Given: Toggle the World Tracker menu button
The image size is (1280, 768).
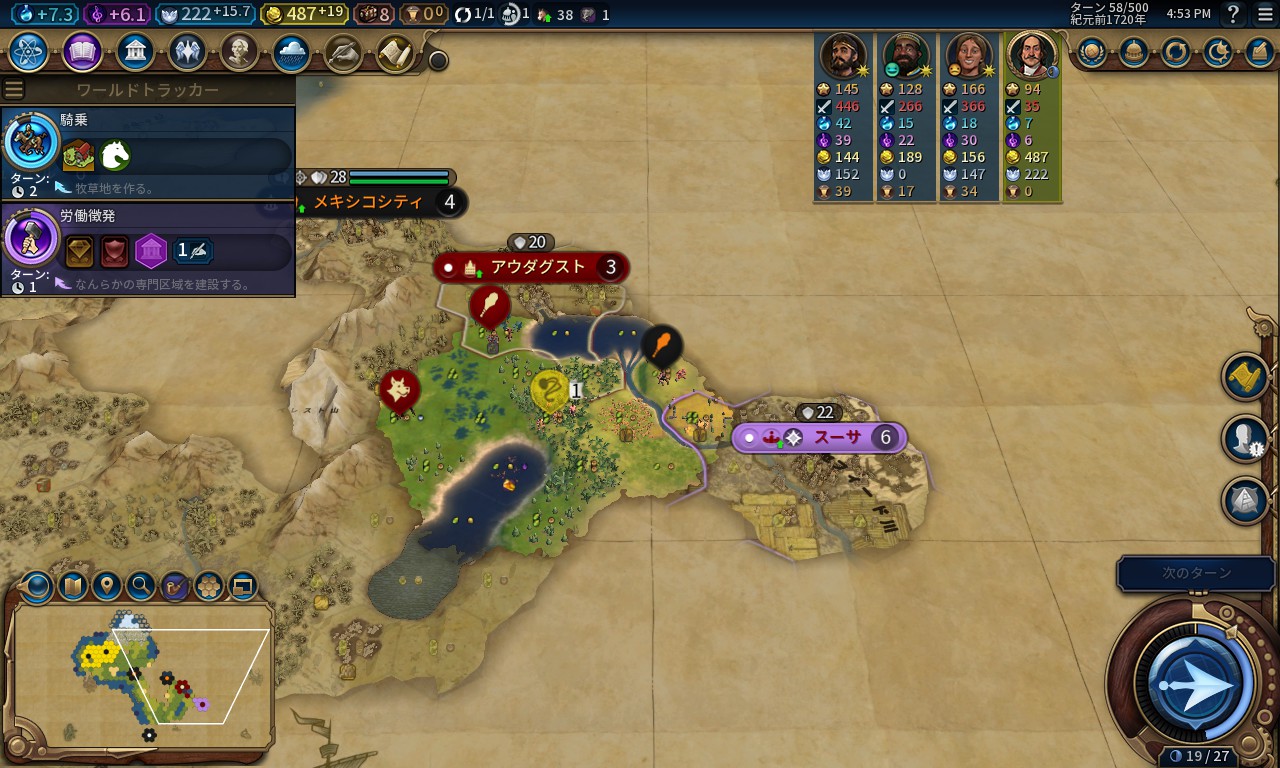Looking at the screenshot, I should pyautogui.click(x=14, y=90).
